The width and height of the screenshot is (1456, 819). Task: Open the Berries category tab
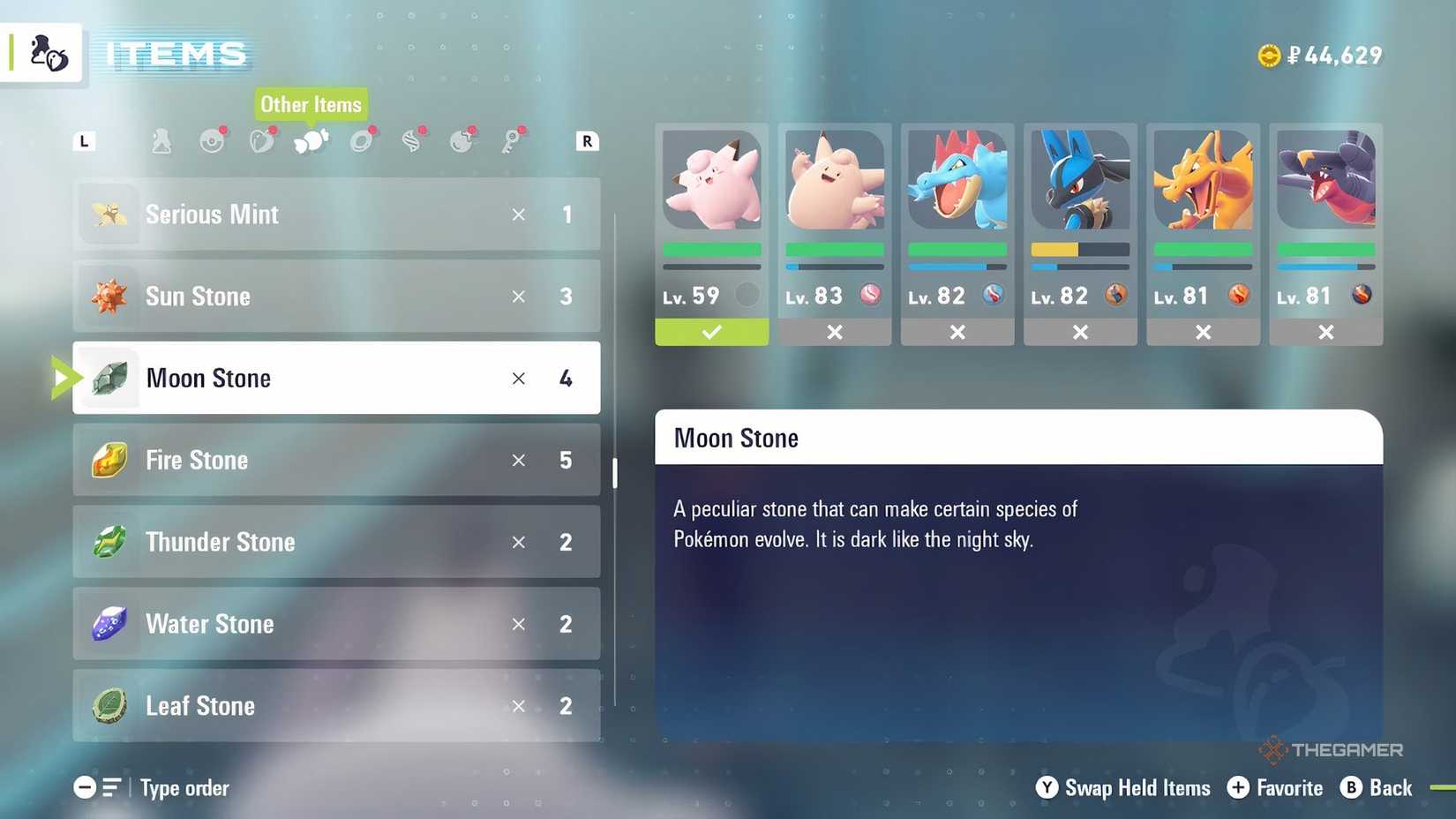tap(262, 140)
